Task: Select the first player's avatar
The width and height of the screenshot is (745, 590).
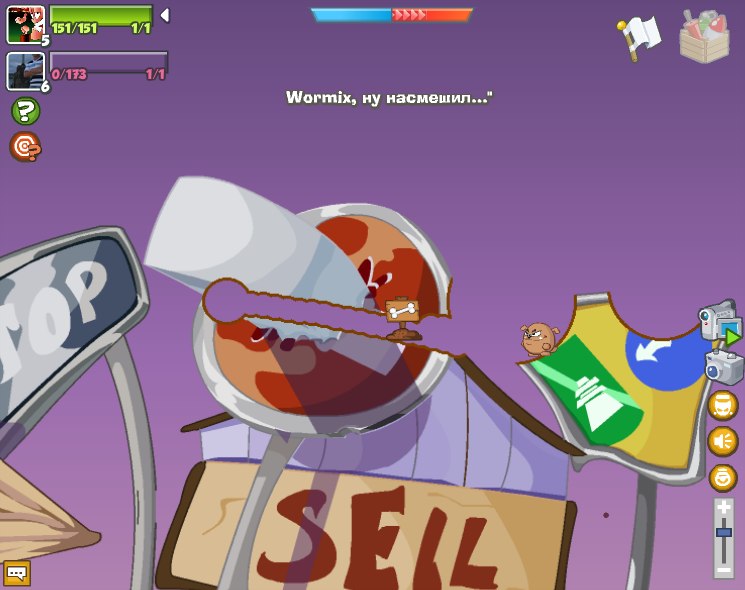Action: pyautogui.click(x=25, y=25)
